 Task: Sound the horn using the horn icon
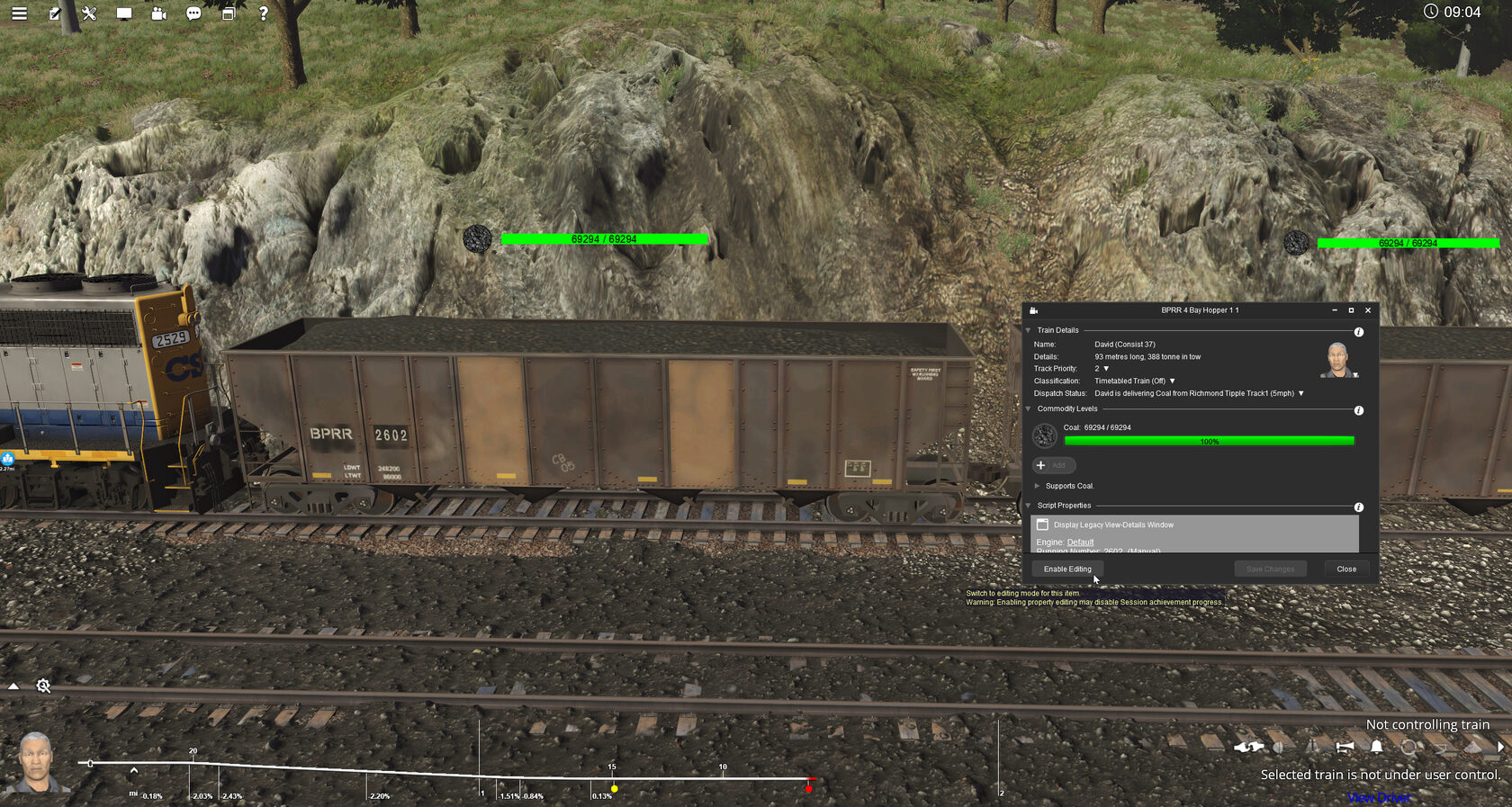point(1345,748)
